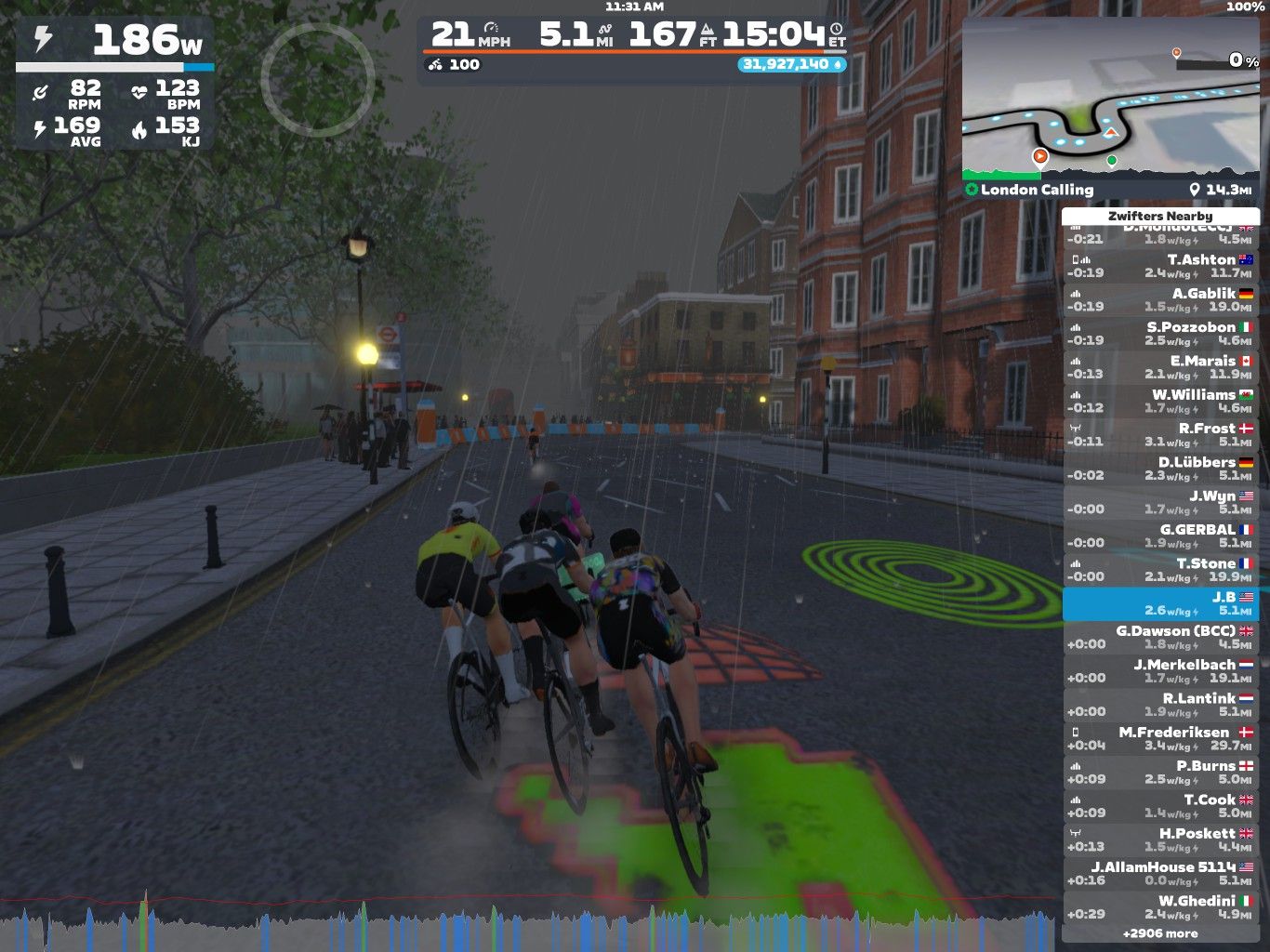This screenshot has width=1270, height=952.
Task: Select R.Frost rider entry
Action: coord(1160,435)
